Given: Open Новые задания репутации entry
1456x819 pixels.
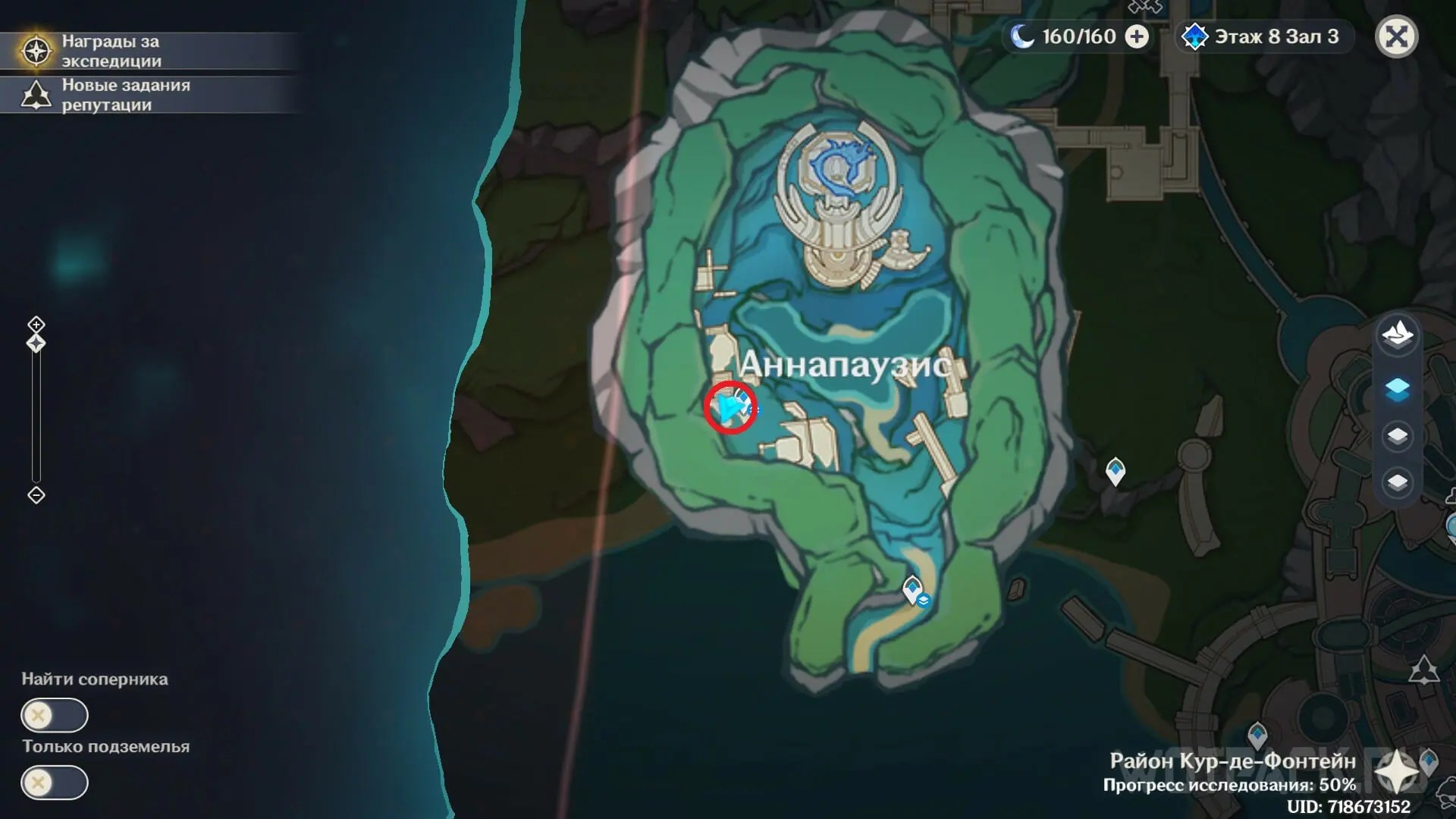Looking at the screenshot, I should (x=125, y=95).
